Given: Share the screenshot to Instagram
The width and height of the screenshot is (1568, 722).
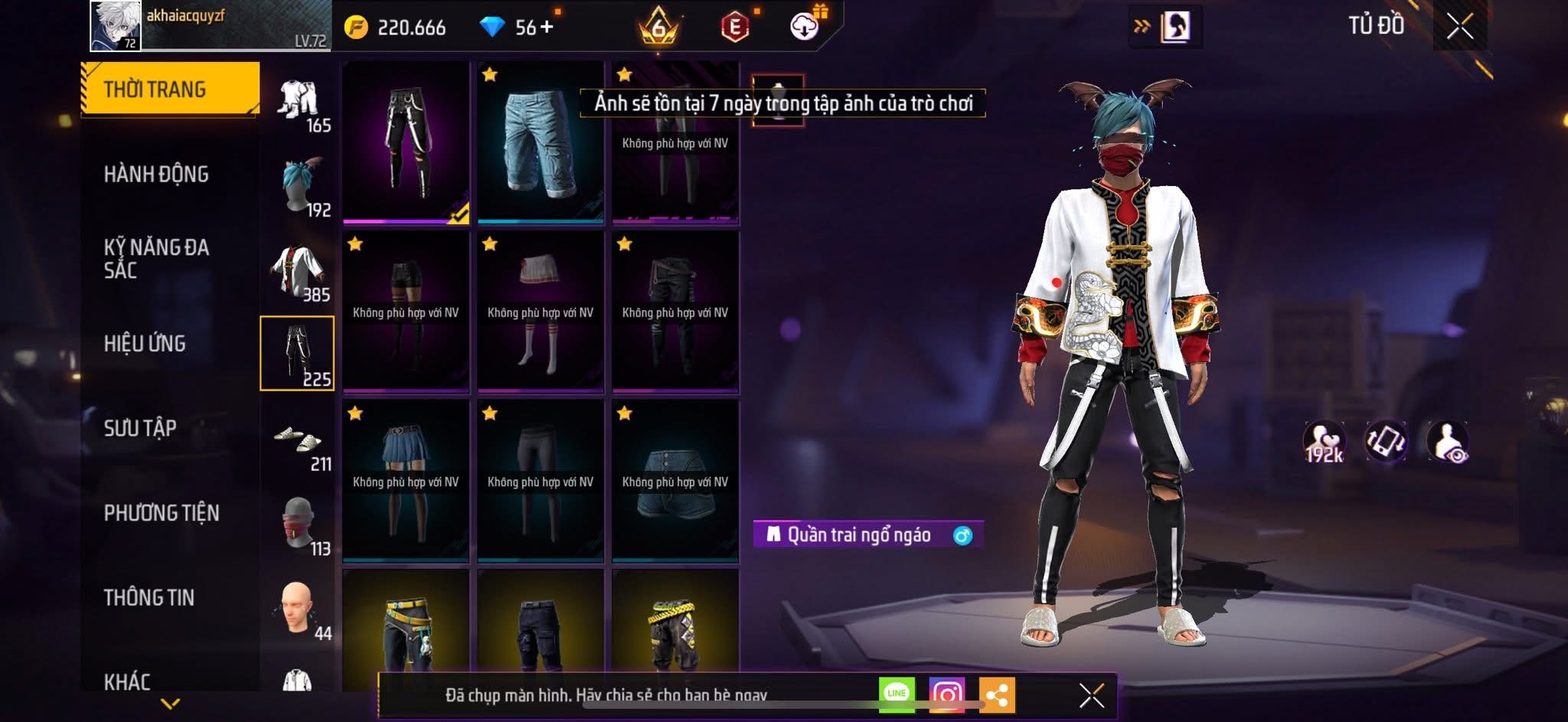Looking at the screenshot, I should click(x=946, y=694).
